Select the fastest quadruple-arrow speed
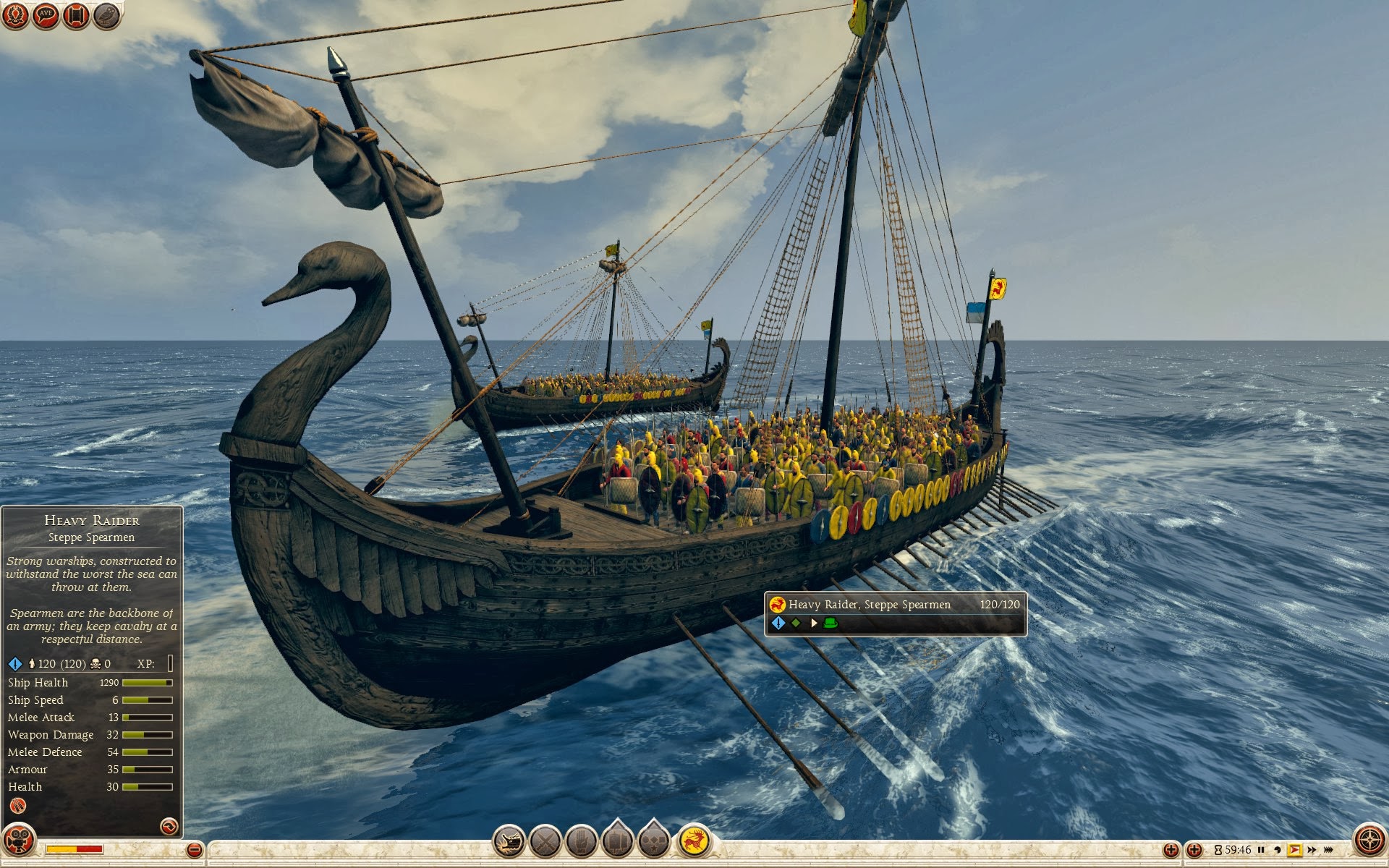The image size is (1389, 868). coord(1328,850)
